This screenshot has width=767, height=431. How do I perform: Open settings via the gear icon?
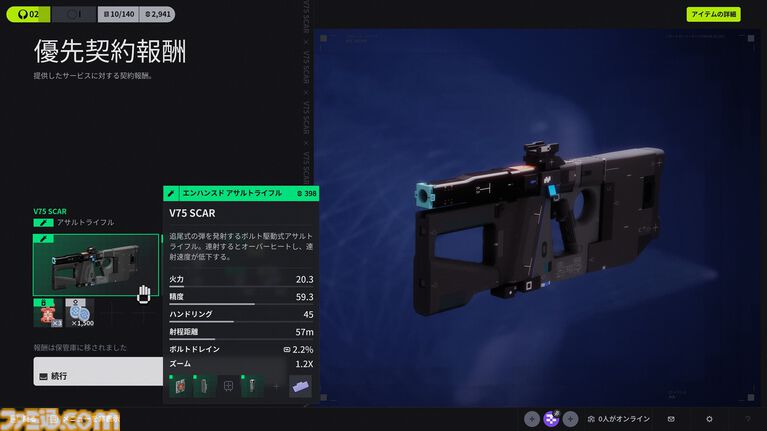(709, 419)
